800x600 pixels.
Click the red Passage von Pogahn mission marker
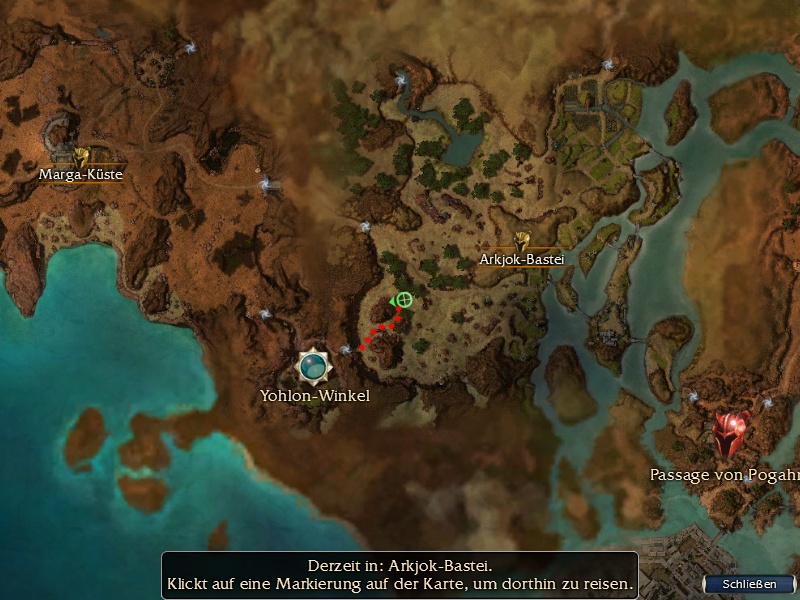pos(731,436)
